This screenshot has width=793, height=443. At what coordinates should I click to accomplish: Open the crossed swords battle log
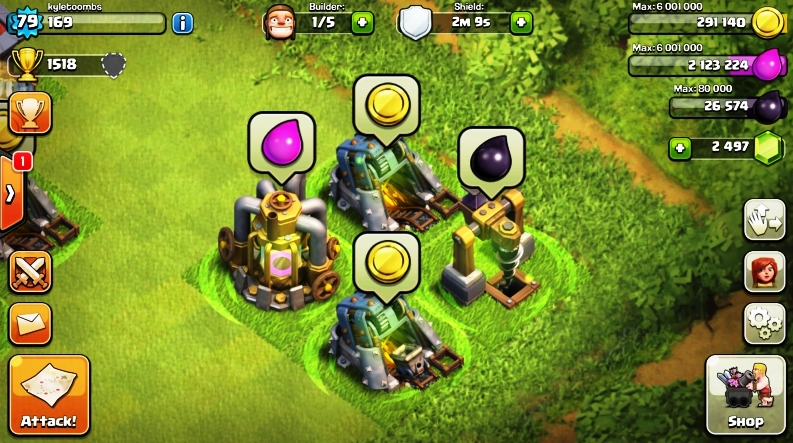(x=30, y=272)
